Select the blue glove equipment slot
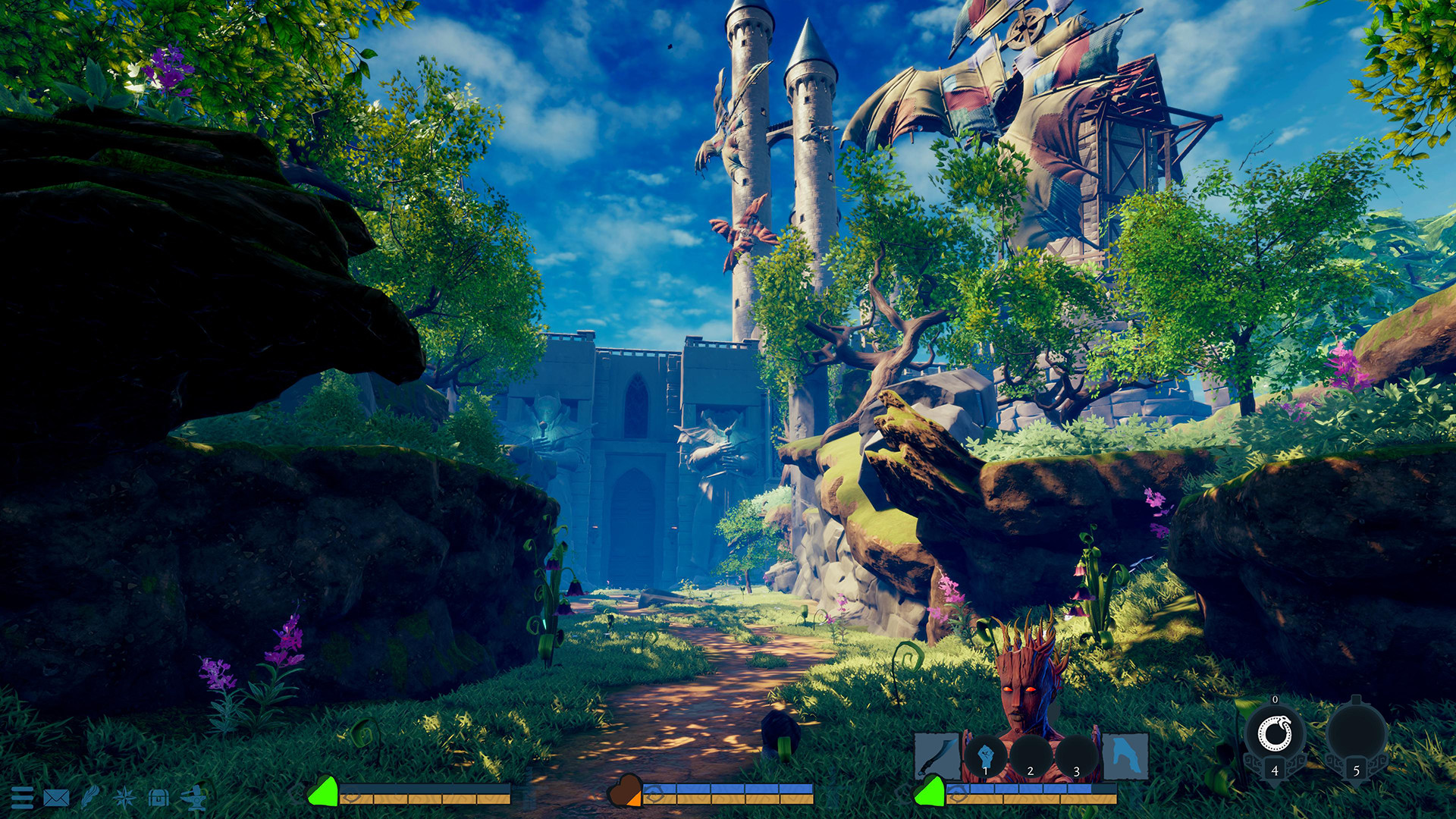Image resolution: width=1456 pixels, height=819 pixels. click(x=1125, y=755)
